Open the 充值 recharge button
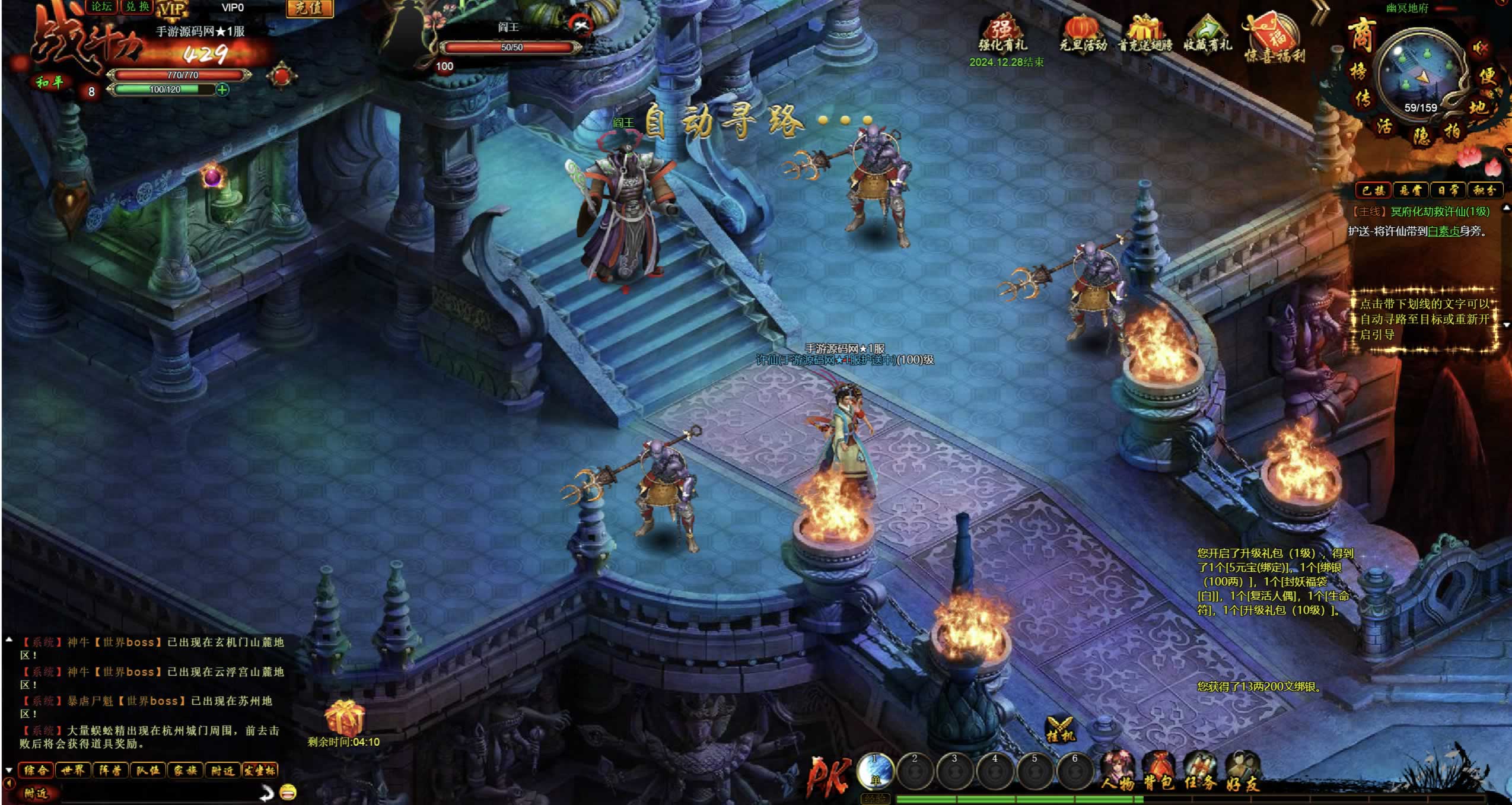This screenshot has width=1512, height=805. click(309, 8)
